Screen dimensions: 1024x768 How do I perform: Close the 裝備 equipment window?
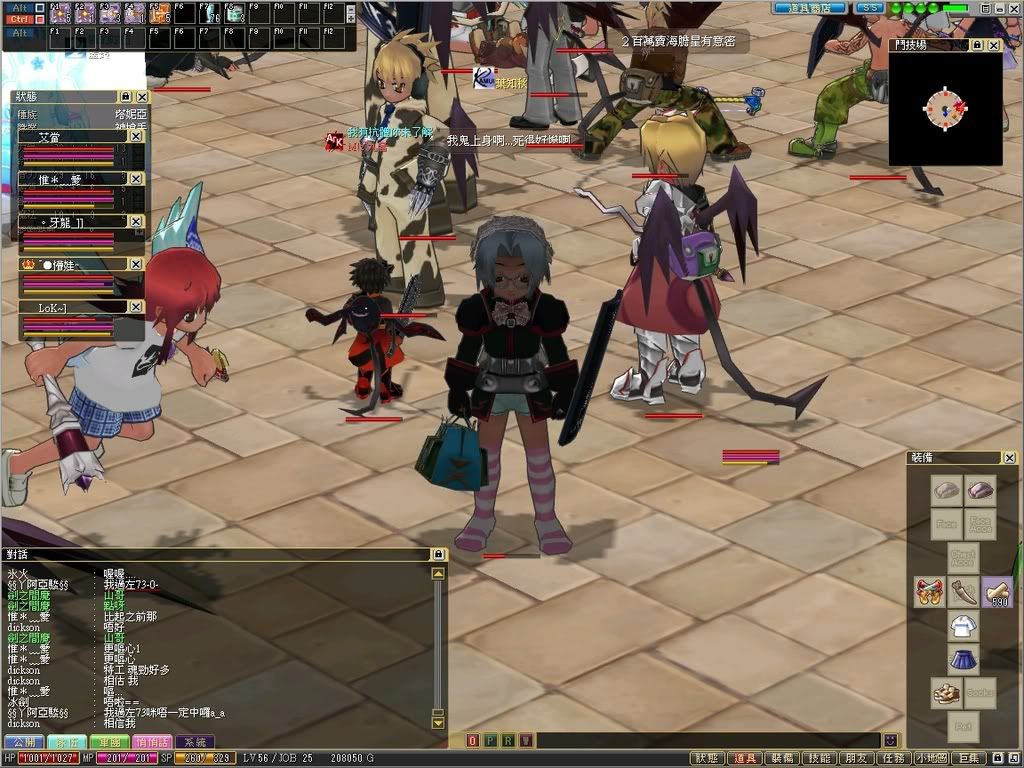tap(1010, 458)
